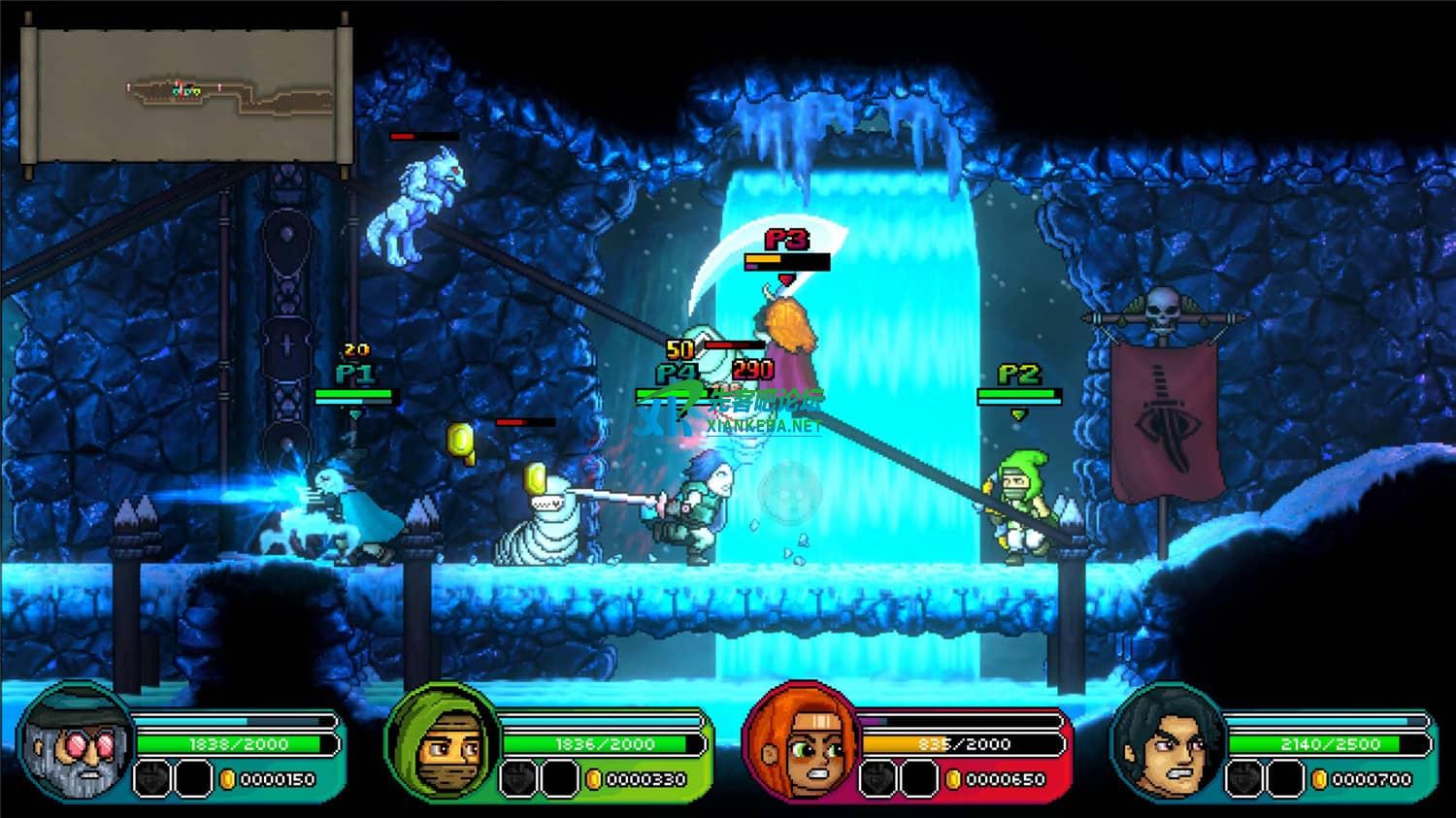Viewport: 1456px width, 818px height.
Task: Select the dark-haired player portrait
Action: (1169, 744)
